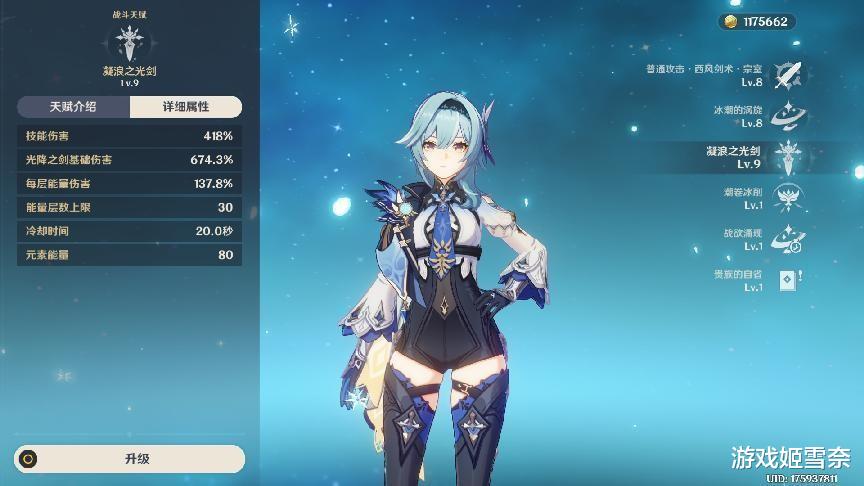Click the 升级 upgrade button
The image size is (864, 486).
[130, 459]
